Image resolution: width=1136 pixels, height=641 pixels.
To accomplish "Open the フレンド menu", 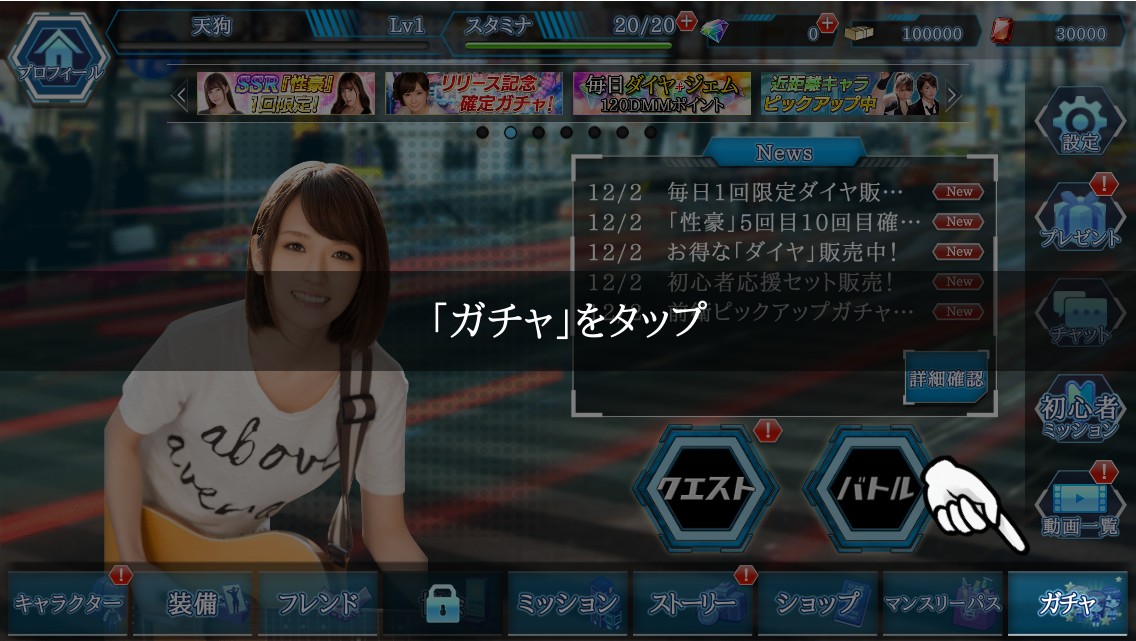I will coord(318,603).
